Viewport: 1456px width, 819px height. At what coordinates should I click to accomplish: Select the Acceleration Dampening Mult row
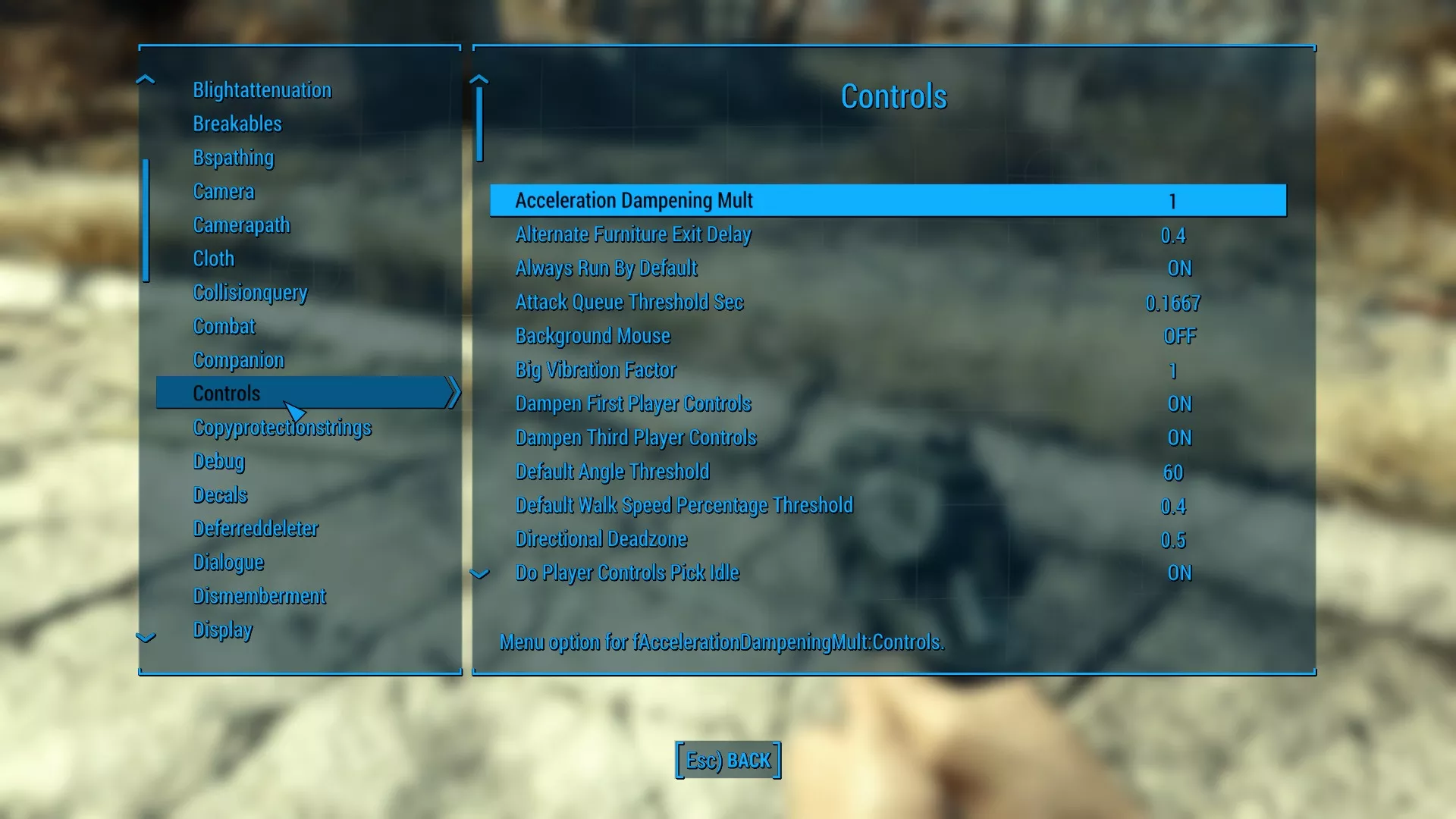coord(887,201)
